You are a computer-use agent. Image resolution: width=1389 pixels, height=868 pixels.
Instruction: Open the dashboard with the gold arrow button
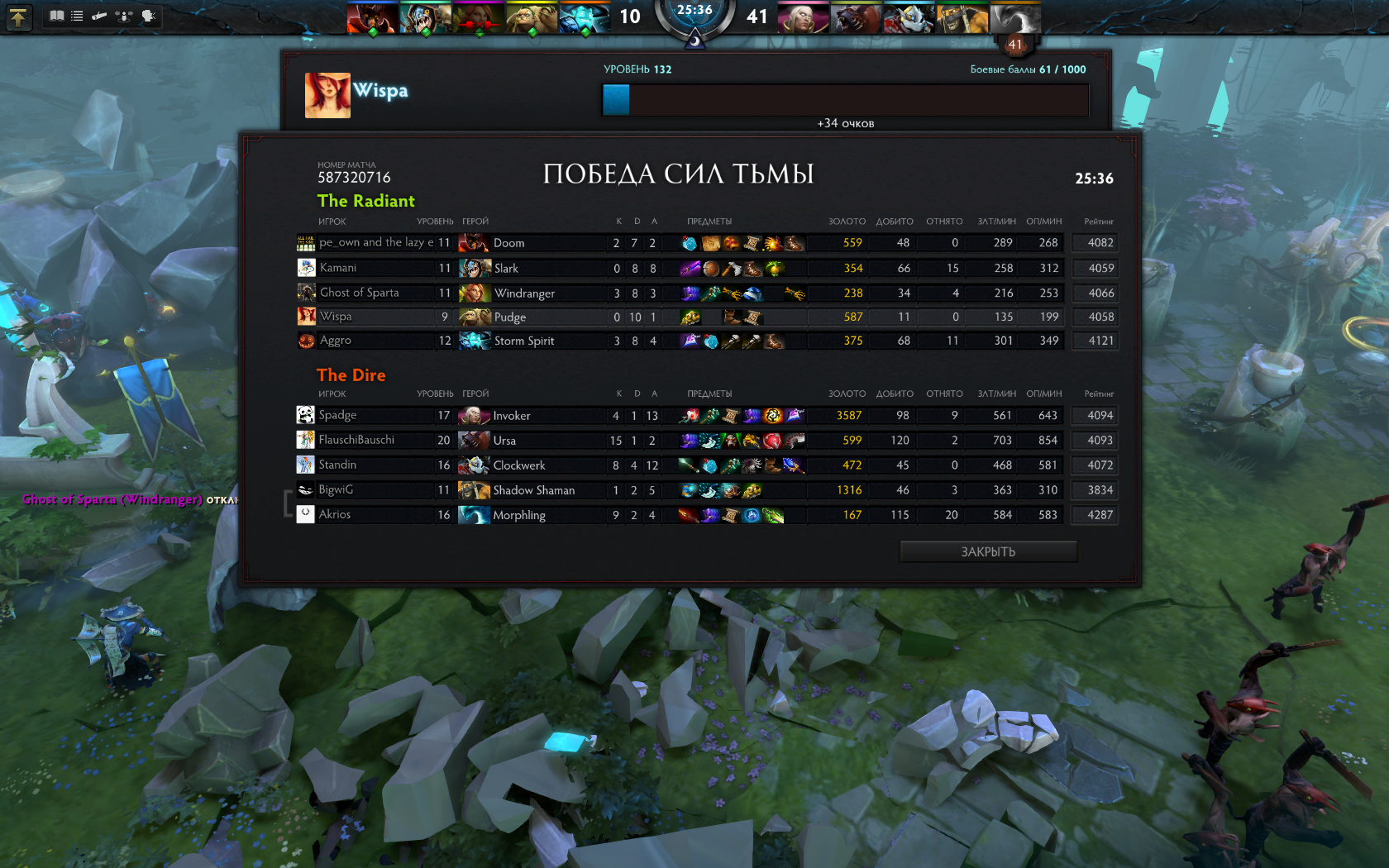[17, 17]
